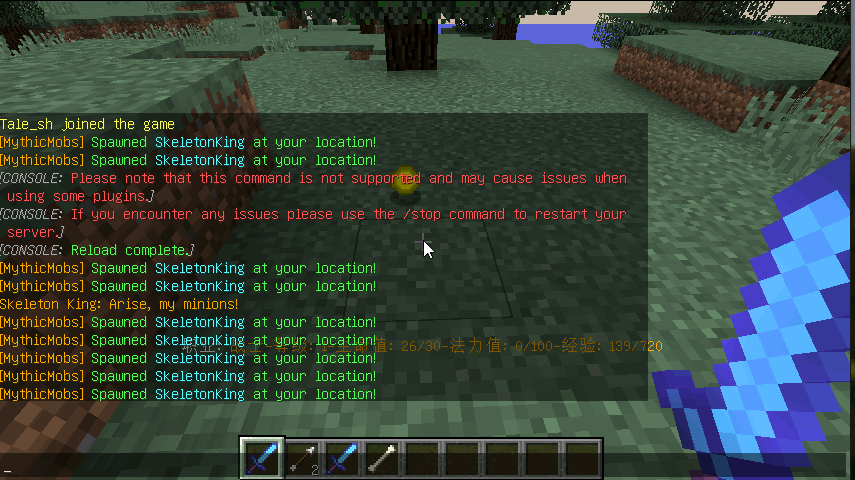The height and width of the screenshot is (480, 855).
Task: Pick the diamond sword beside the bone
Action: (x=342, y=458)
